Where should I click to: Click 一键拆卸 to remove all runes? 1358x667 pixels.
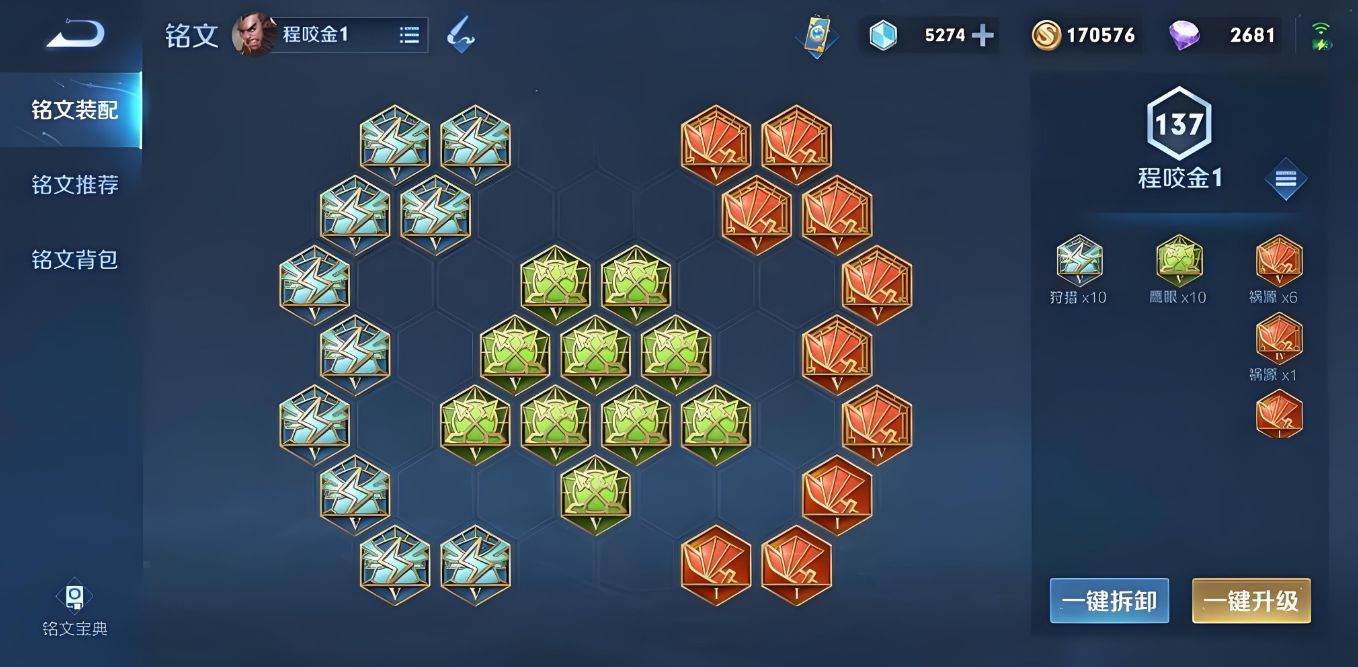point(1109,601)
